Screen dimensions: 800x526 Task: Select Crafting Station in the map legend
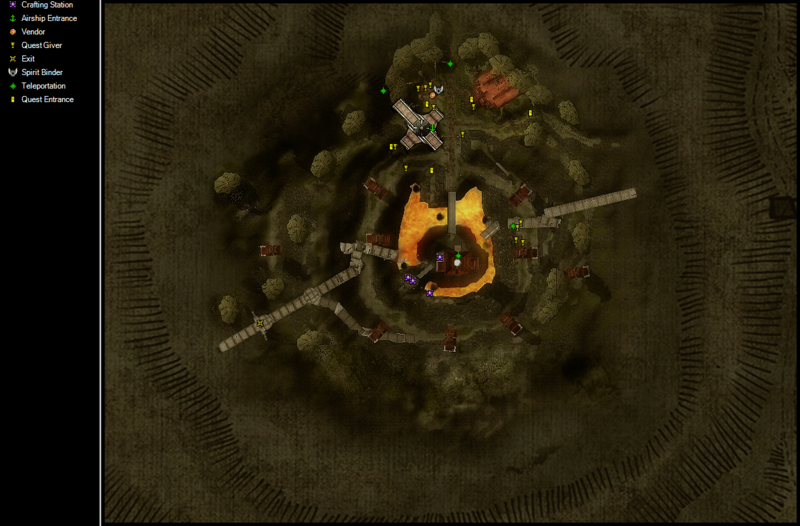tap(44, 5)
